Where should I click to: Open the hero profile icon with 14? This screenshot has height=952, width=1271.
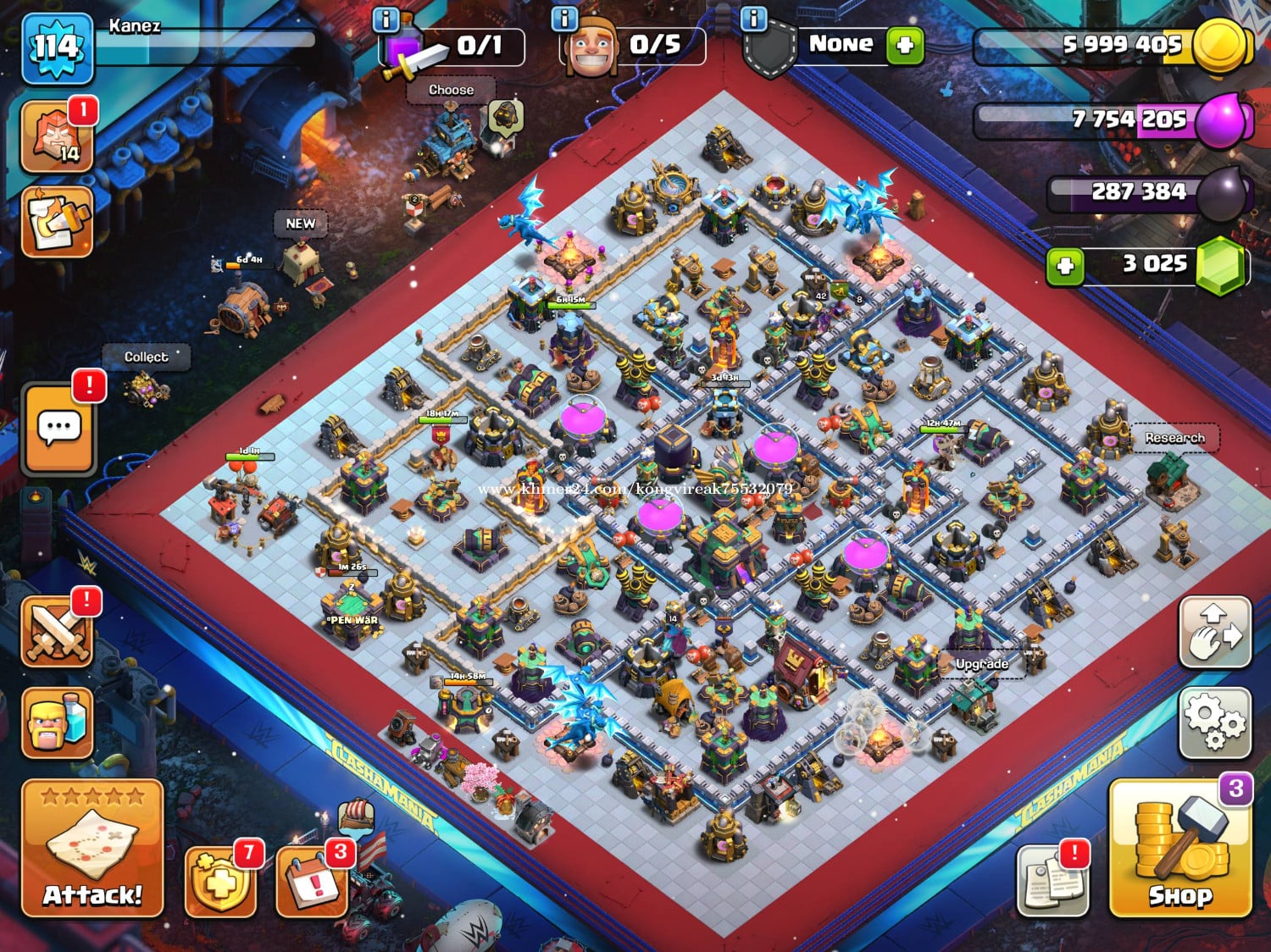coord(57,137)
